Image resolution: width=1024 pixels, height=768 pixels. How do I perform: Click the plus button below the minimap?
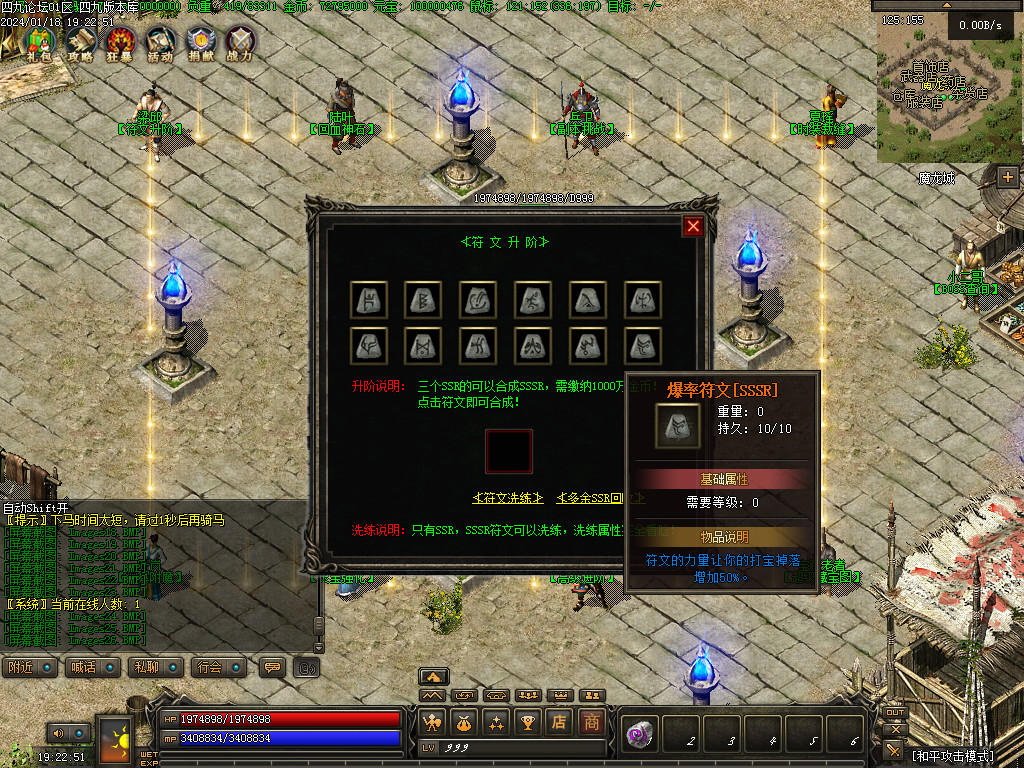tap(1007, 177)
